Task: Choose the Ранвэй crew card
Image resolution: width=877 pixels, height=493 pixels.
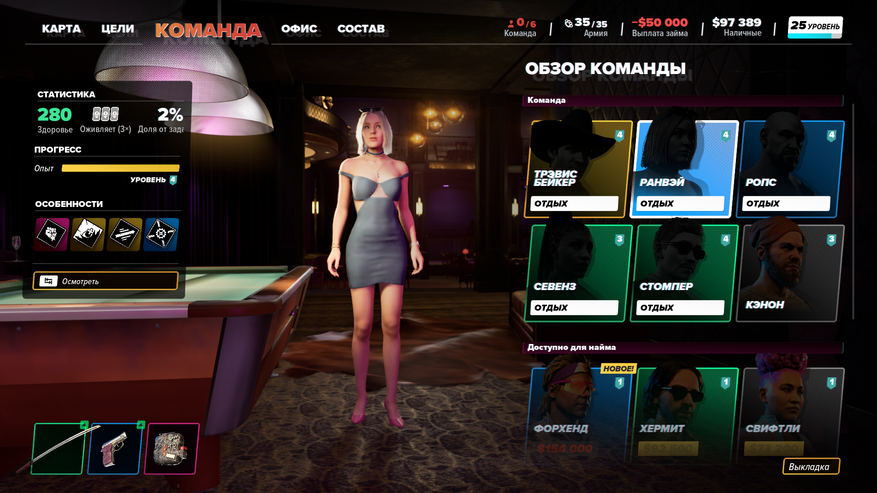Action: click(687, 168)
